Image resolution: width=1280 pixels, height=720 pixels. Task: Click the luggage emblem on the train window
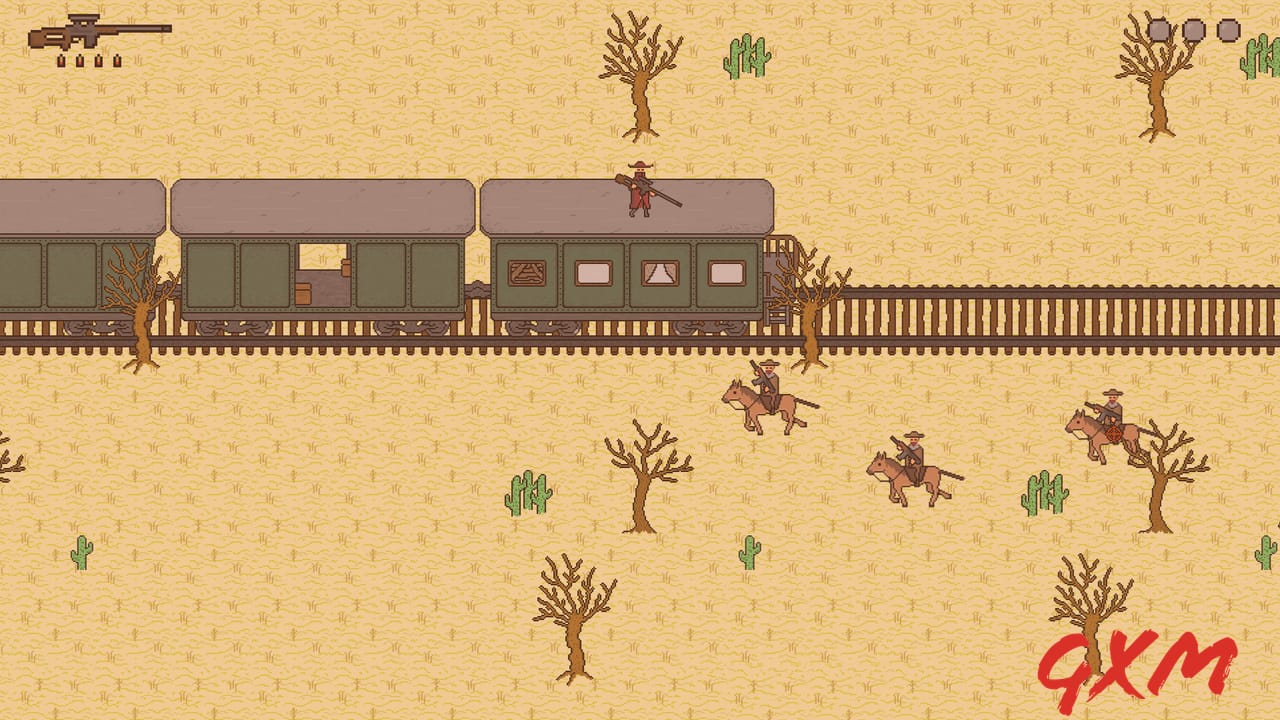(x=527, y=271)
